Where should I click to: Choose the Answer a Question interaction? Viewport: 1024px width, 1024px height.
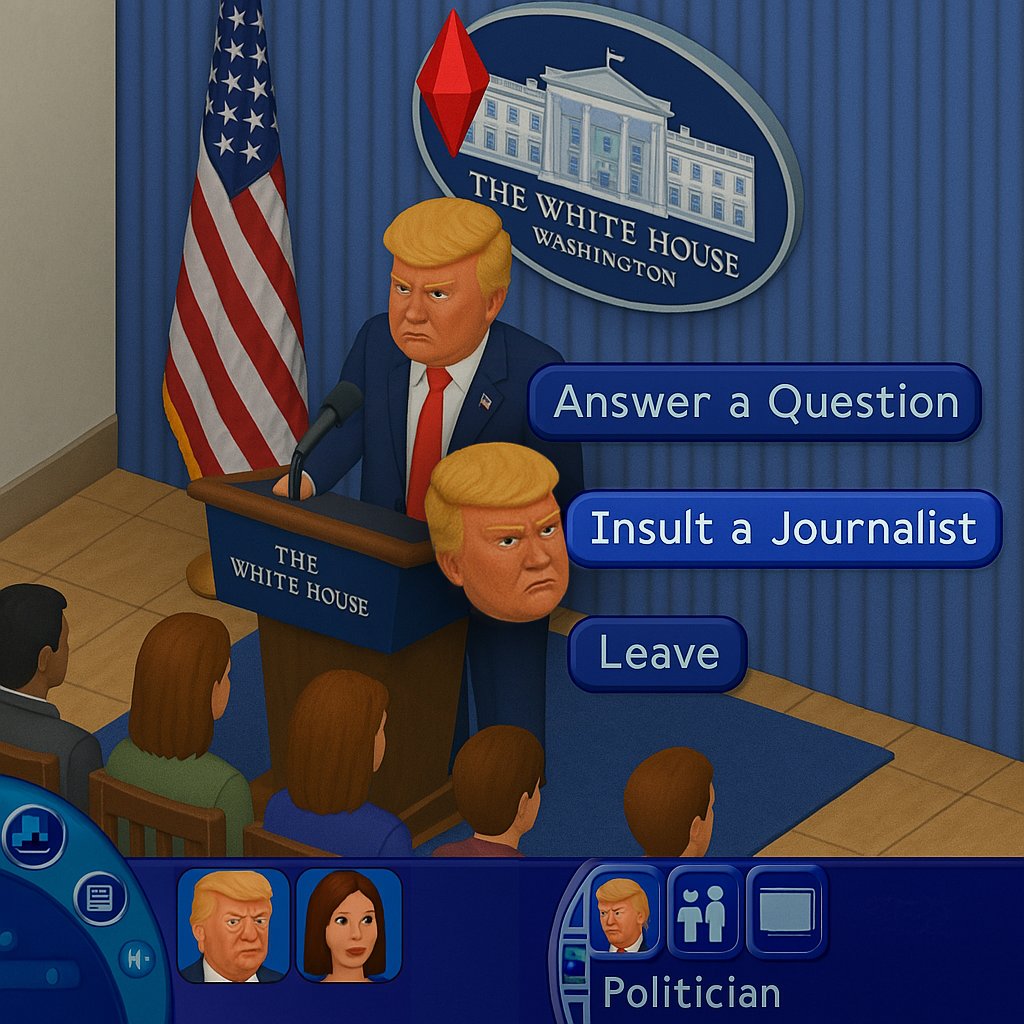click(x=755, y=402)
